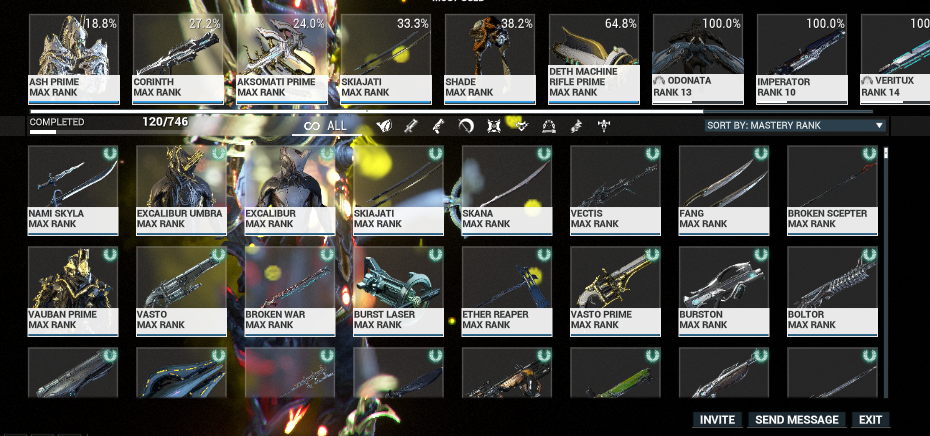Exit the profile screen
Image resolution: width=930 pixels, height=436 pixels.
(870, 420)
